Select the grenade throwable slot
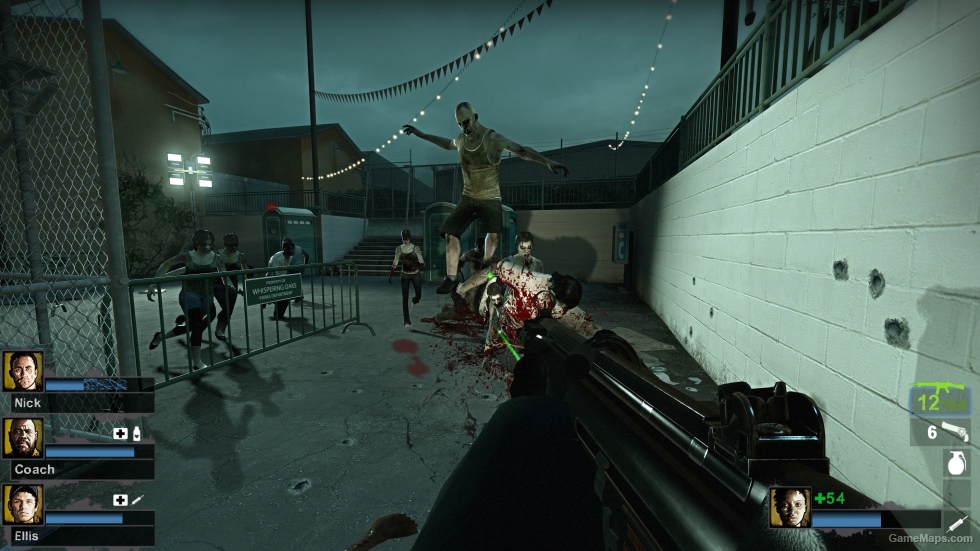This screenshot has height=551, width=980. [957, 462]
